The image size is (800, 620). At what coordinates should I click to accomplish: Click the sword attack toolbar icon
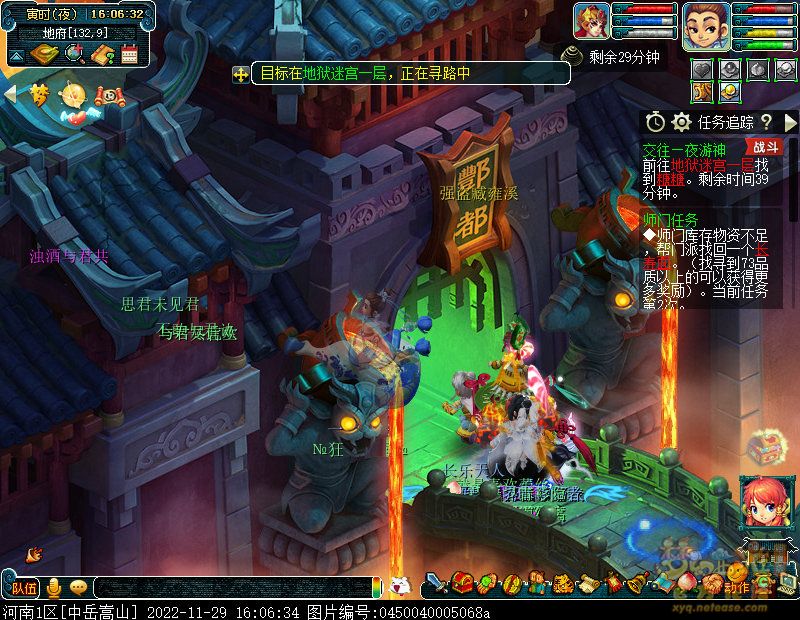click(436, 582)
